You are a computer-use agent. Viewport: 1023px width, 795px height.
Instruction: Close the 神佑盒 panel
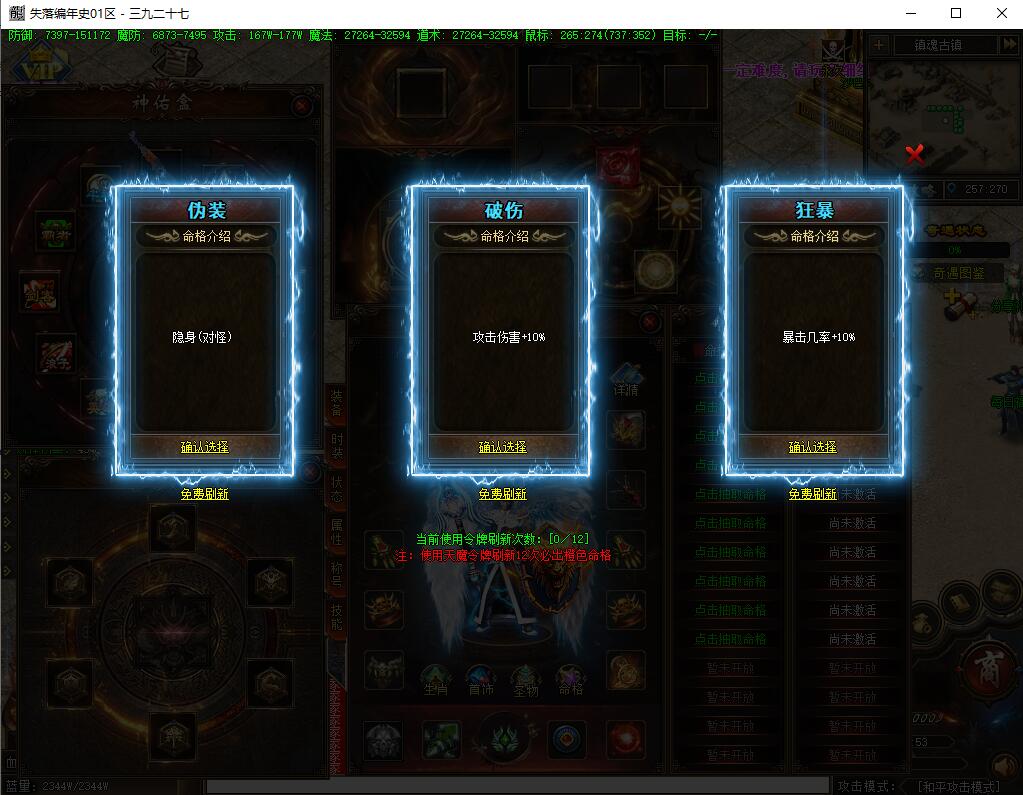point(302,105)
